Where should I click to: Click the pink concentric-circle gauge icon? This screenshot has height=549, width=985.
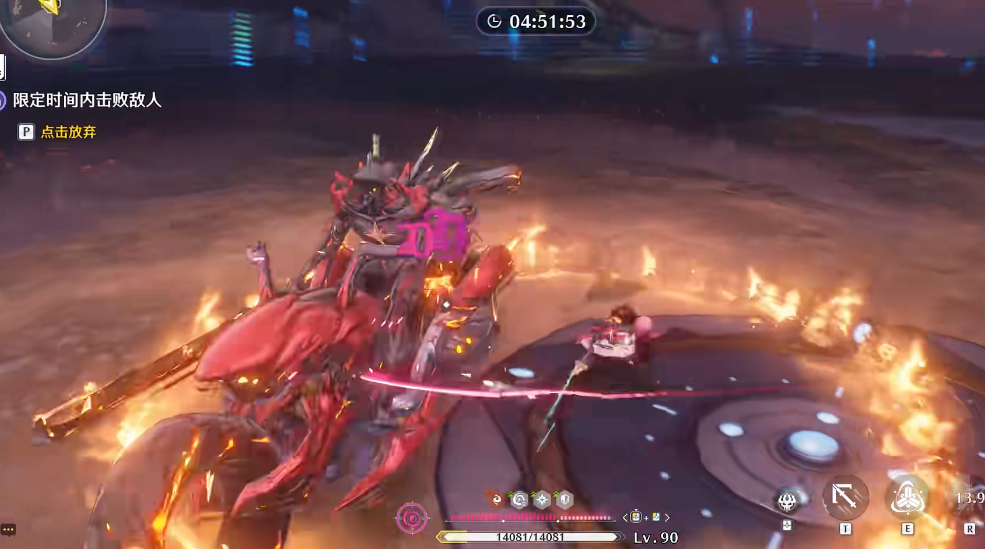click(x=411, y=517)
